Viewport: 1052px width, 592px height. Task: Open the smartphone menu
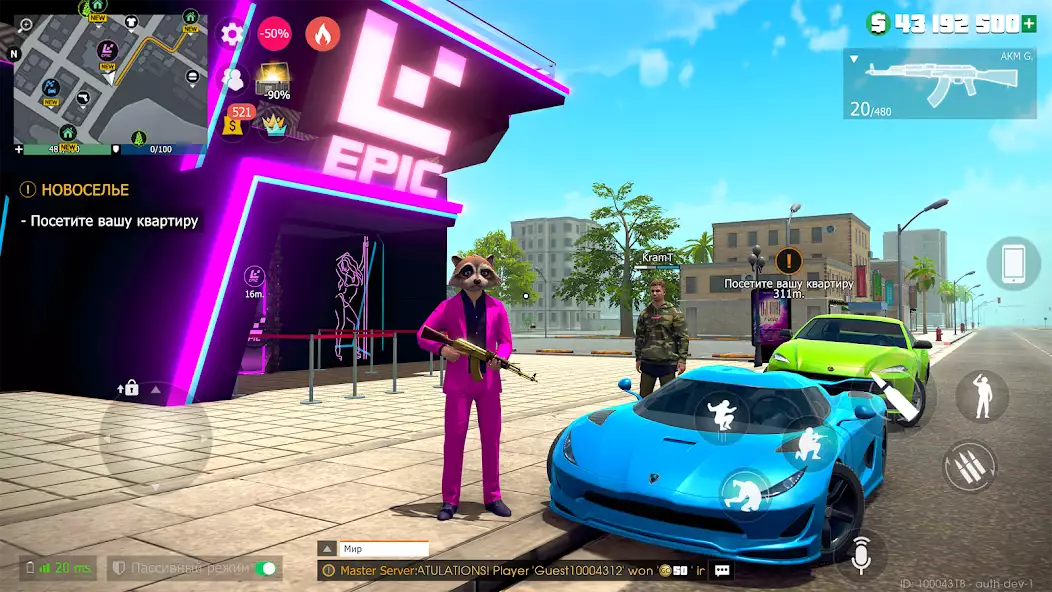pos(1012,264)
